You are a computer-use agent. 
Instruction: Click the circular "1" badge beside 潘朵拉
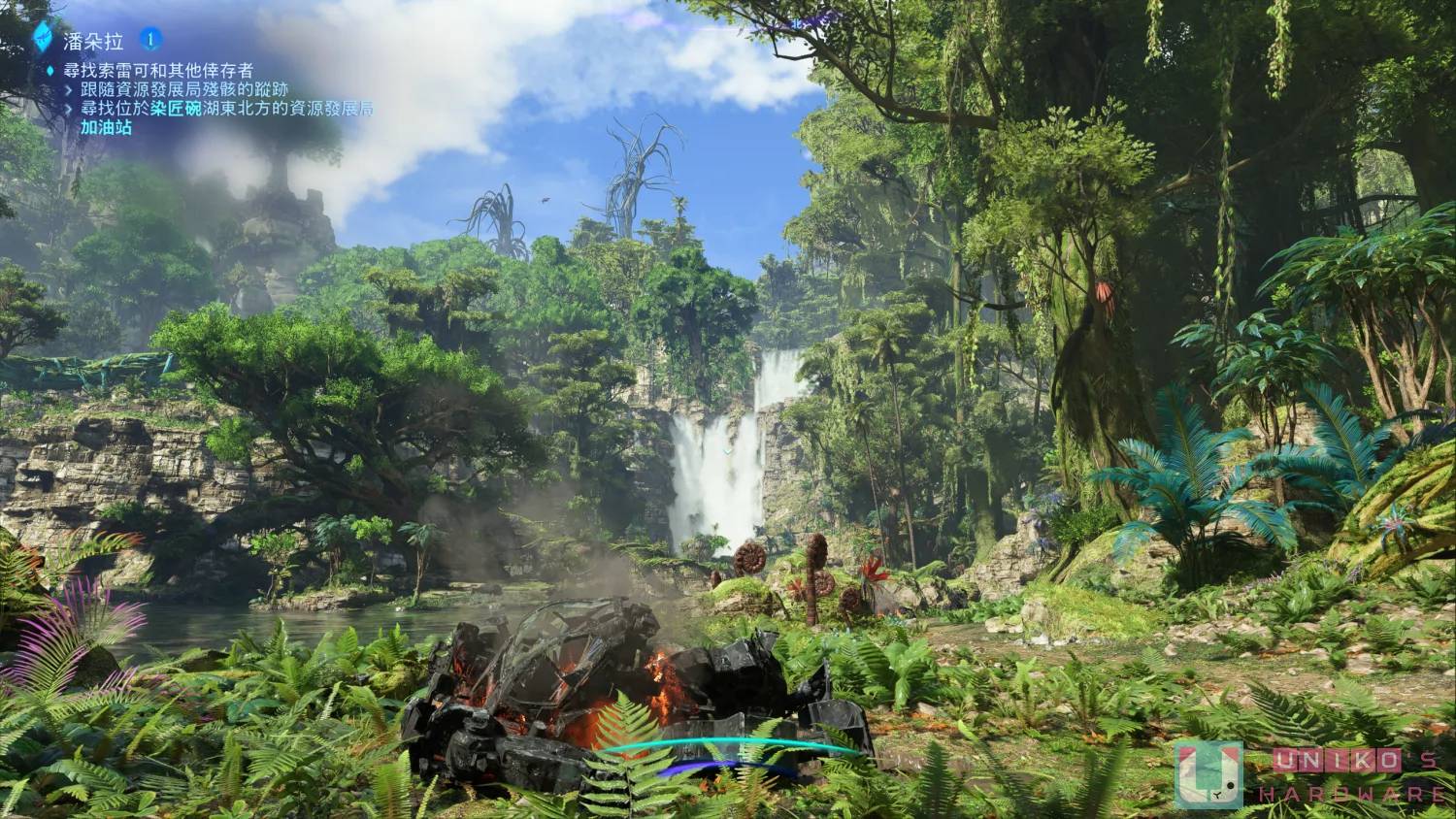pos(149,39)
